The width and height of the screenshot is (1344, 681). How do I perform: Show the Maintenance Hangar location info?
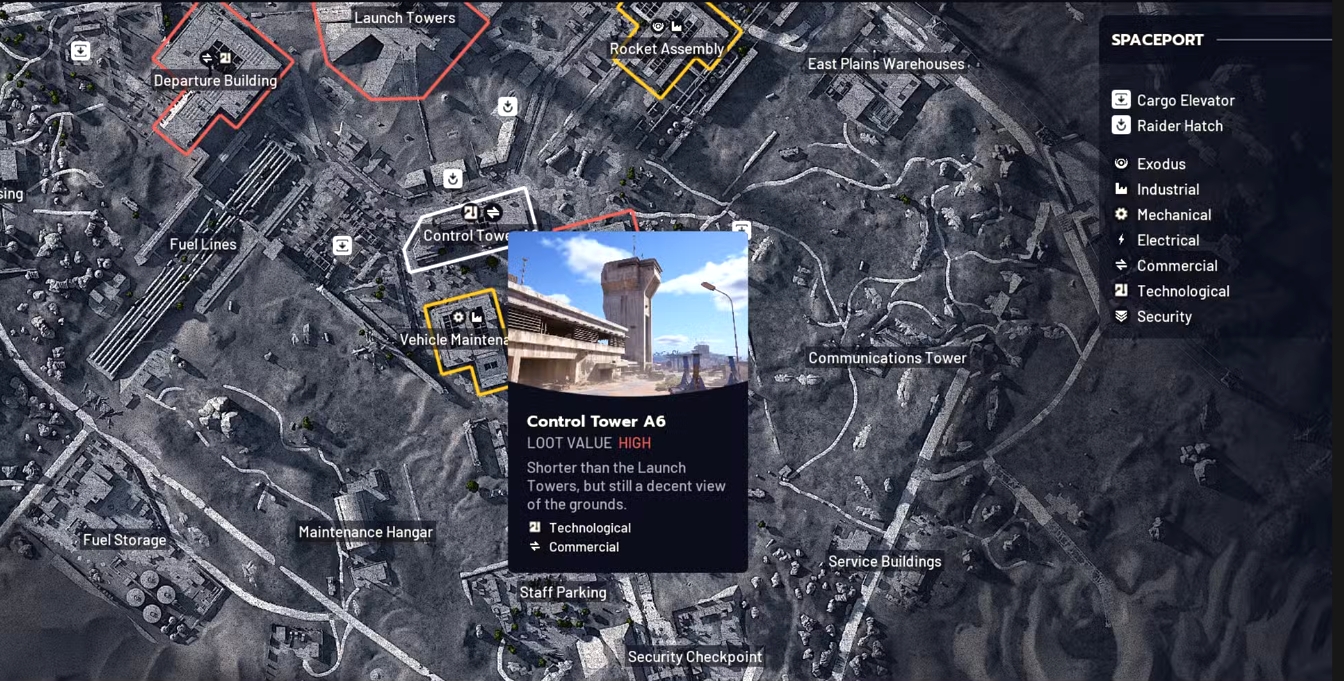click(365, 532)
